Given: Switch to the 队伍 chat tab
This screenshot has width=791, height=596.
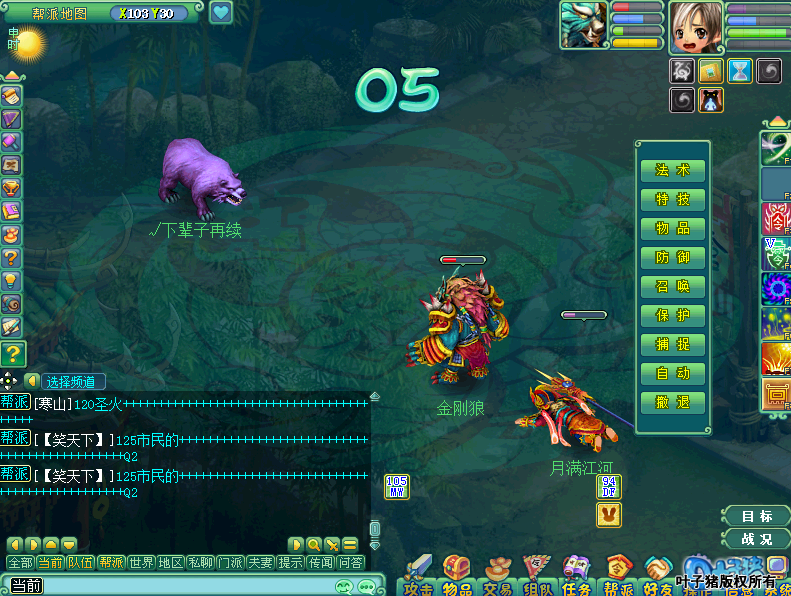Looking at the screenshot, I should [x=81, y=562].
